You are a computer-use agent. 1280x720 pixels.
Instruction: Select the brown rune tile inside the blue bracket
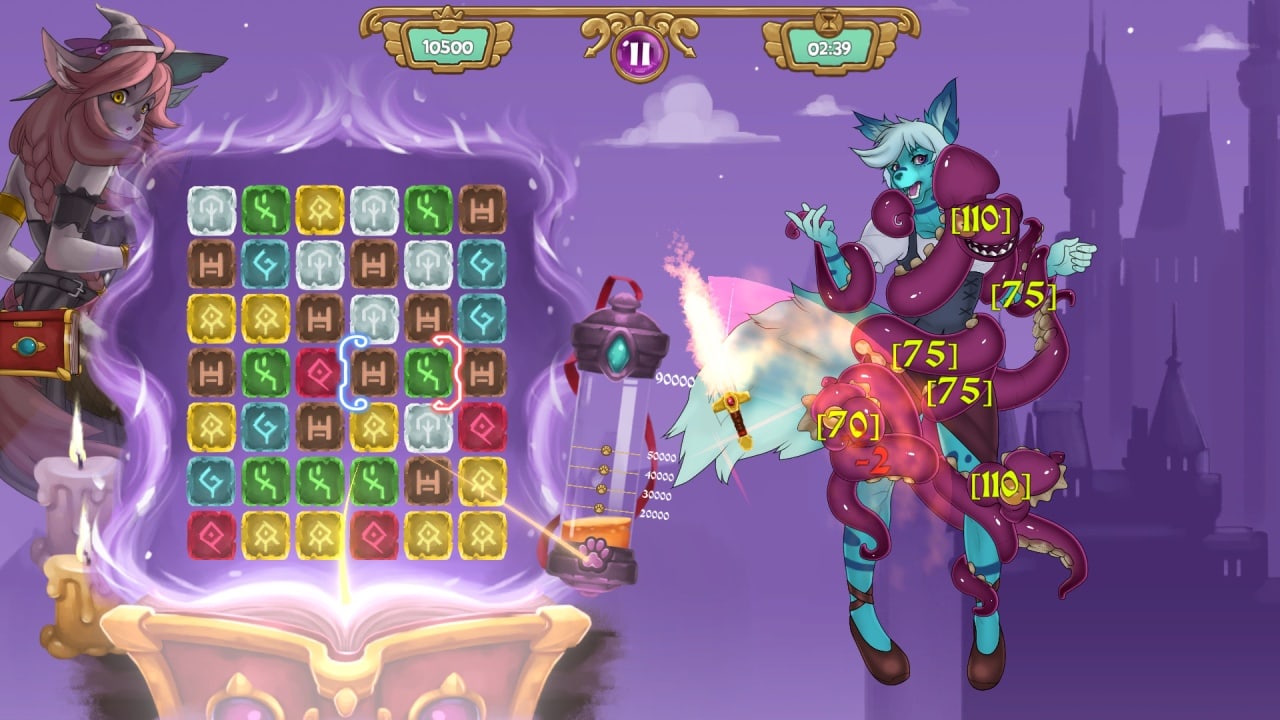click(374, 372)
